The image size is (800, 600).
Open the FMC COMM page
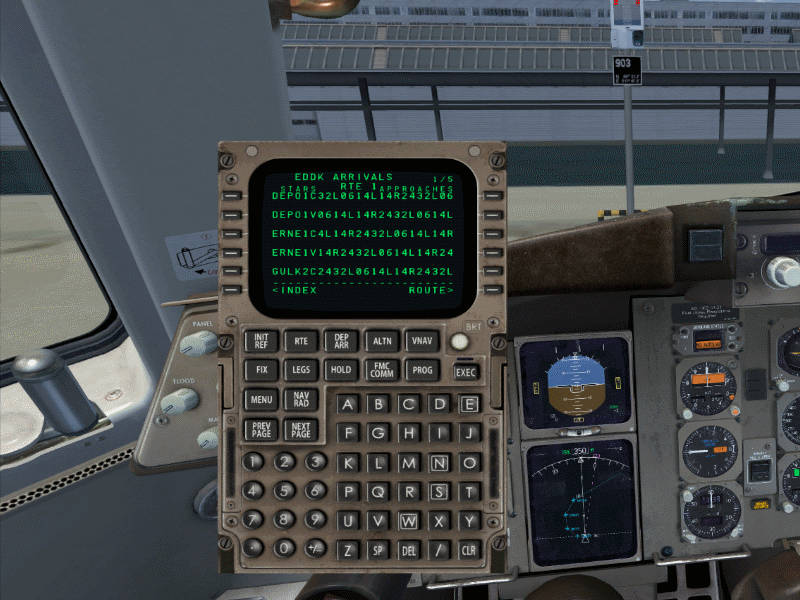tap(382, 370)
